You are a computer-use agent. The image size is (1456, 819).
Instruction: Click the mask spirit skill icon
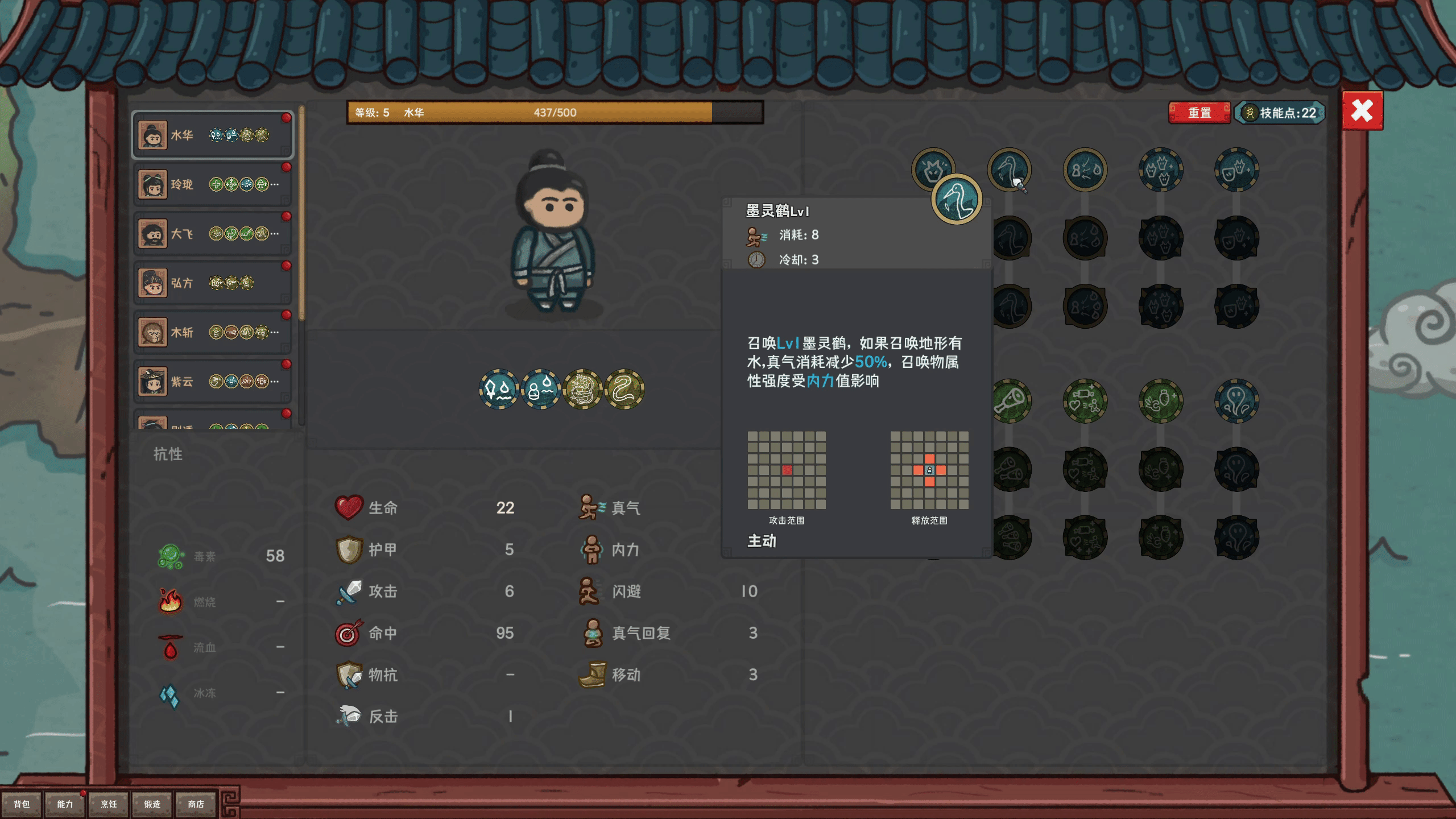1237,168
